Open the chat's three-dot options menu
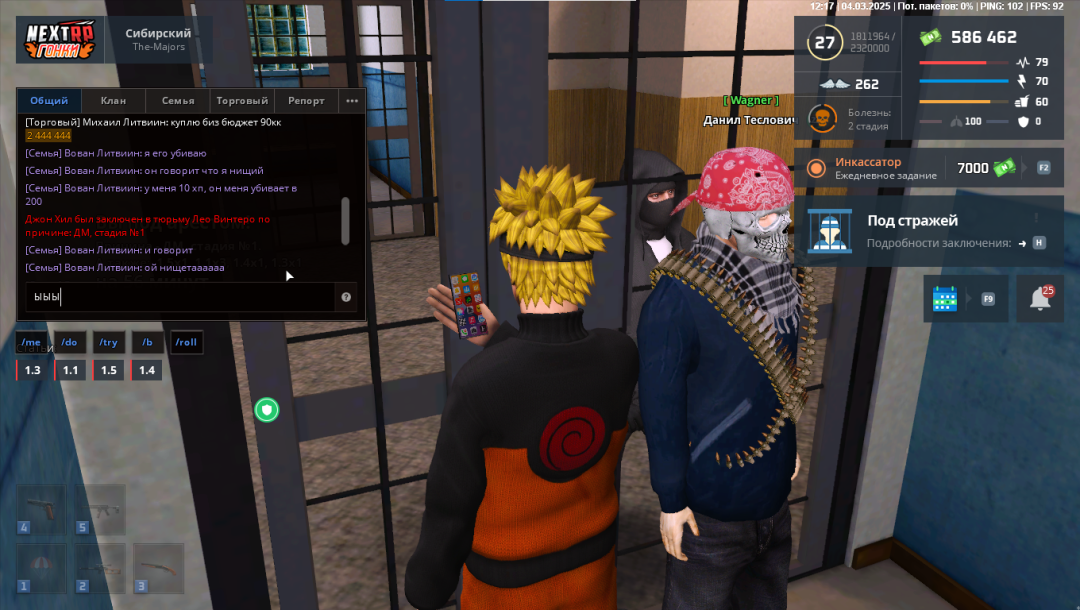Screen dimensions: 1080x610 (352, 101)
